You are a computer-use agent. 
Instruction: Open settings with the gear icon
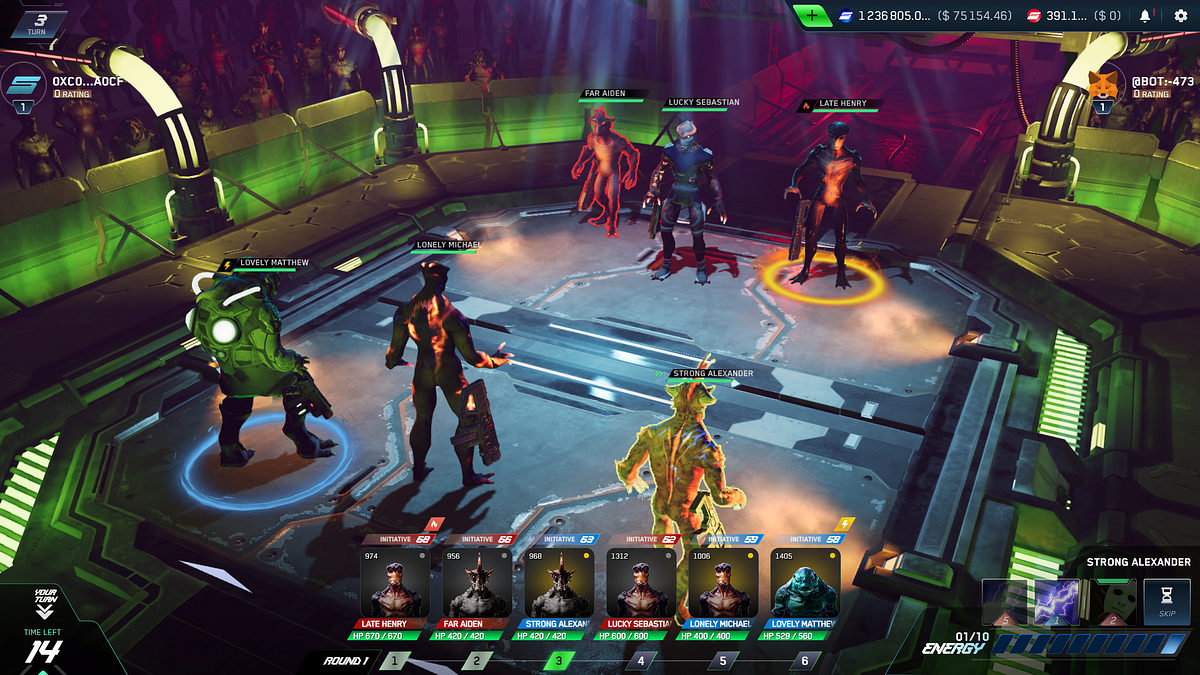pos(1180,16)
